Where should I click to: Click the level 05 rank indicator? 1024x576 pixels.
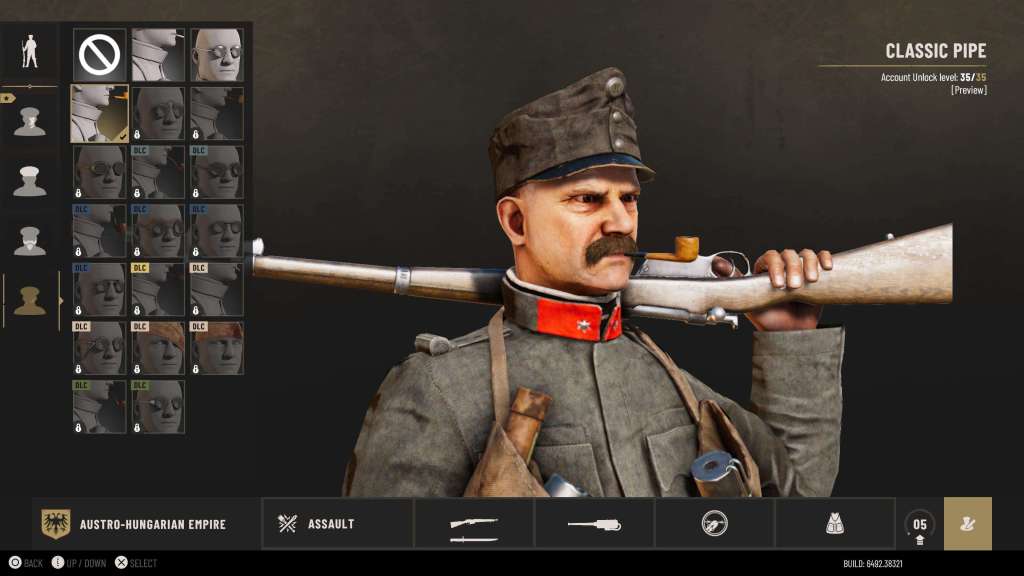coord(919,524)
